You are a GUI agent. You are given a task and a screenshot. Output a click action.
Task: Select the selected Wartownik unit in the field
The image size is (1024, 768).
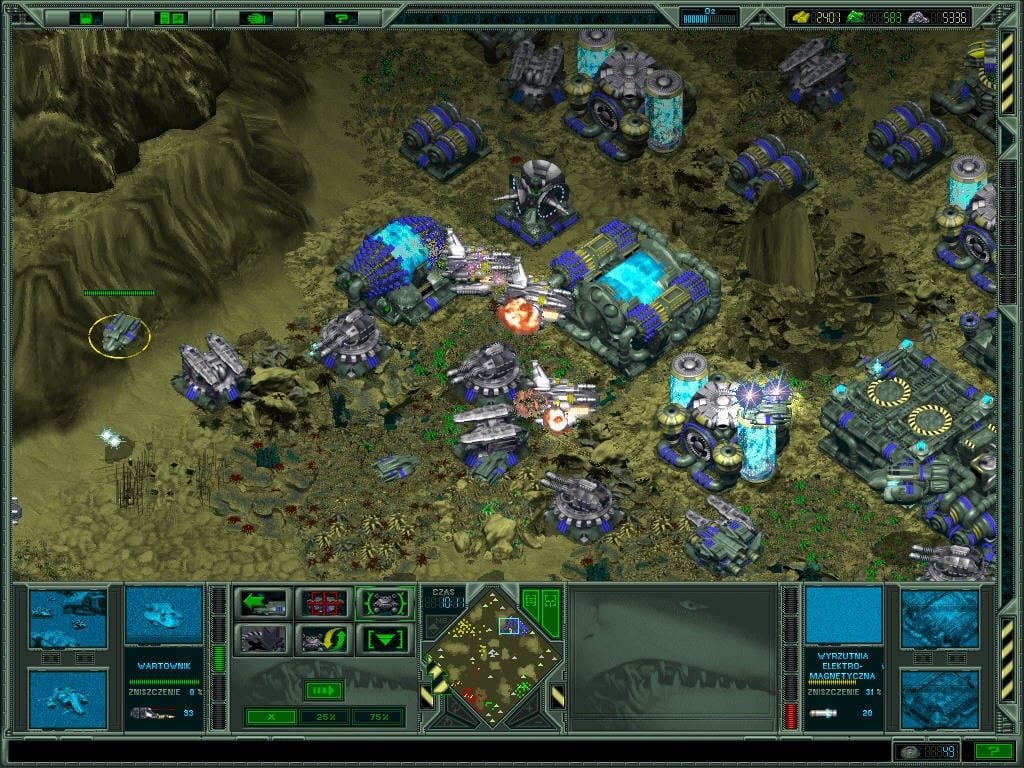point(119,333)
